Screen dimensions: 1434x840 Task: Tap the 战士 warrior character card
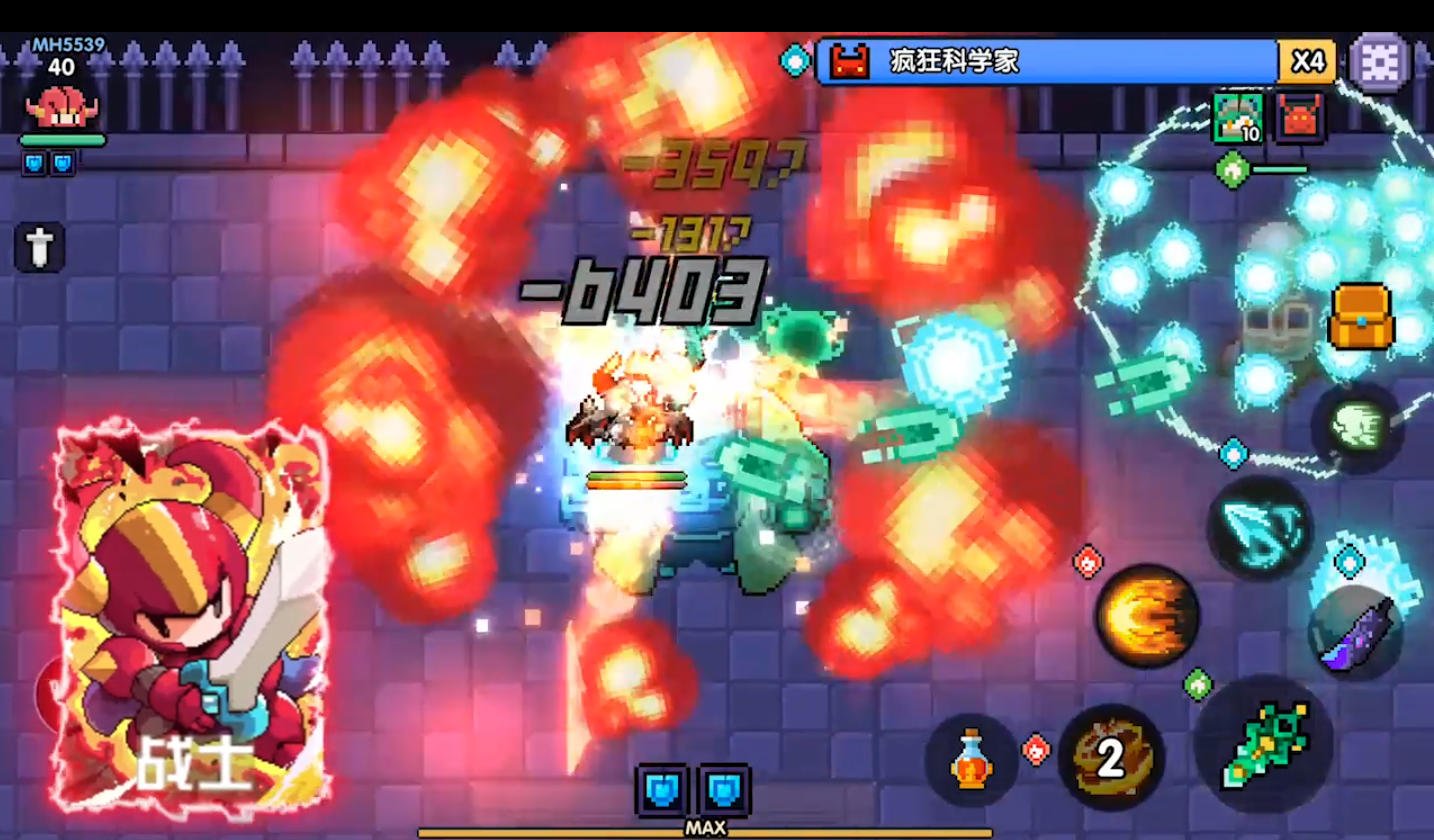point(192,617)
